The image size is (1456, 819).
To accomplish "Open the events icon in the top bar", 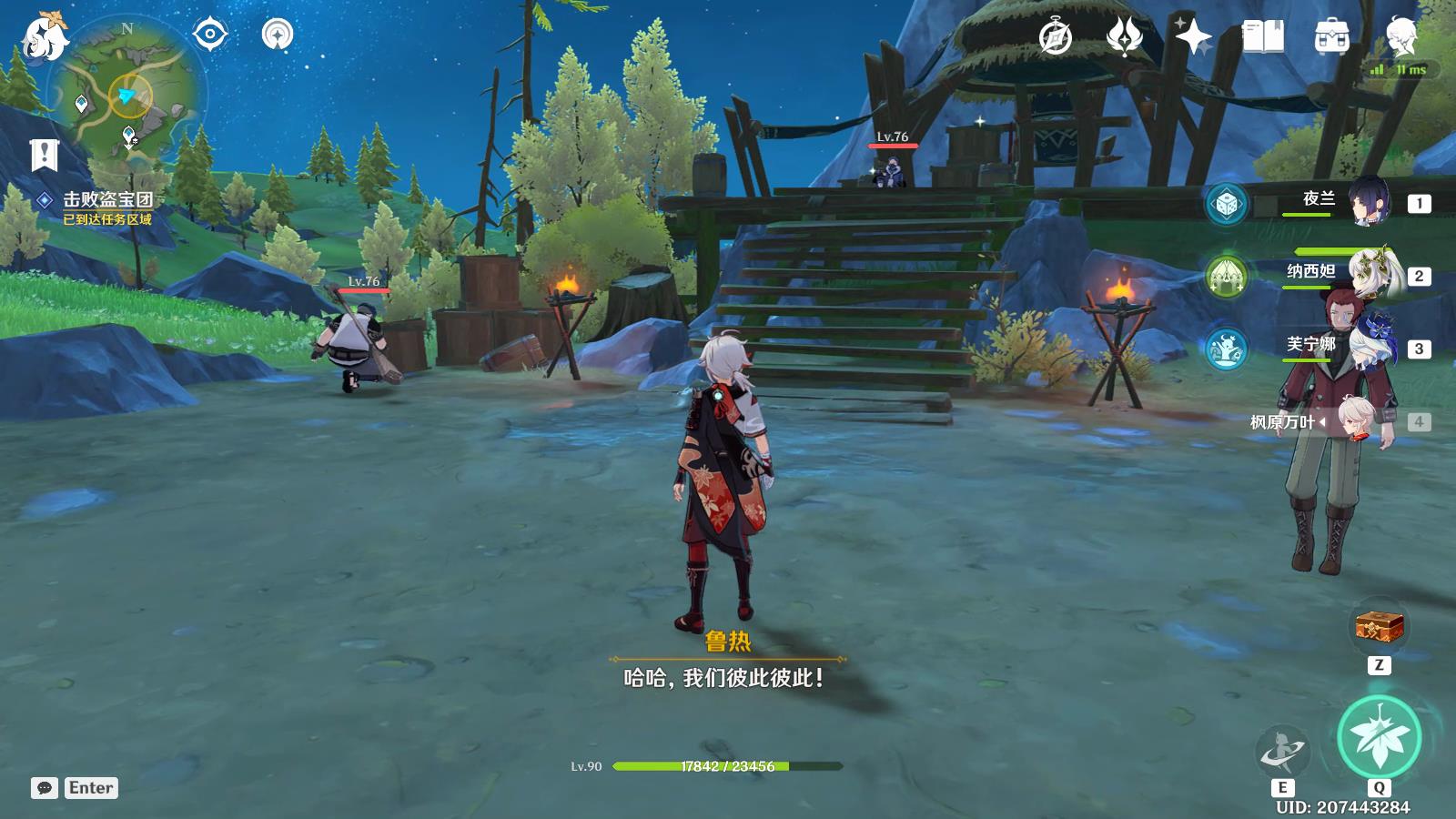I will [1124, 37].
